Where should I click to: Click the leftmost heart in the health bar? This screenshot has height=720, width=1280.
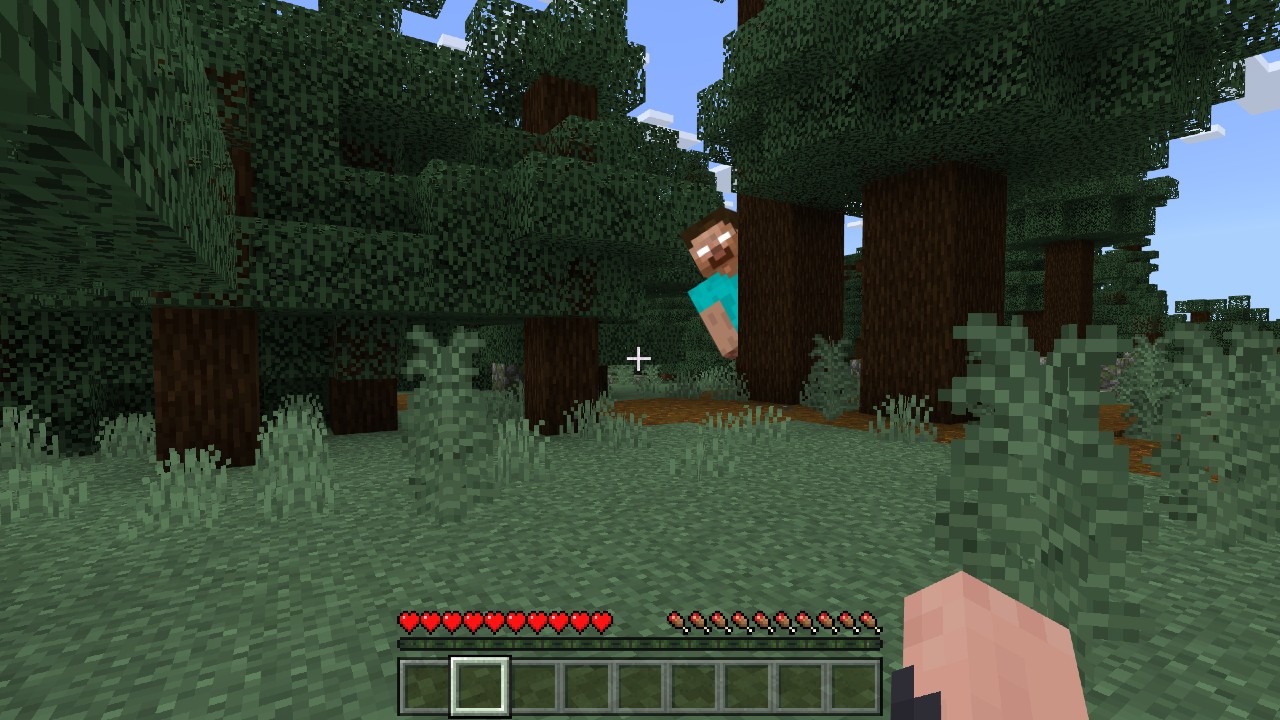(409, 621)
